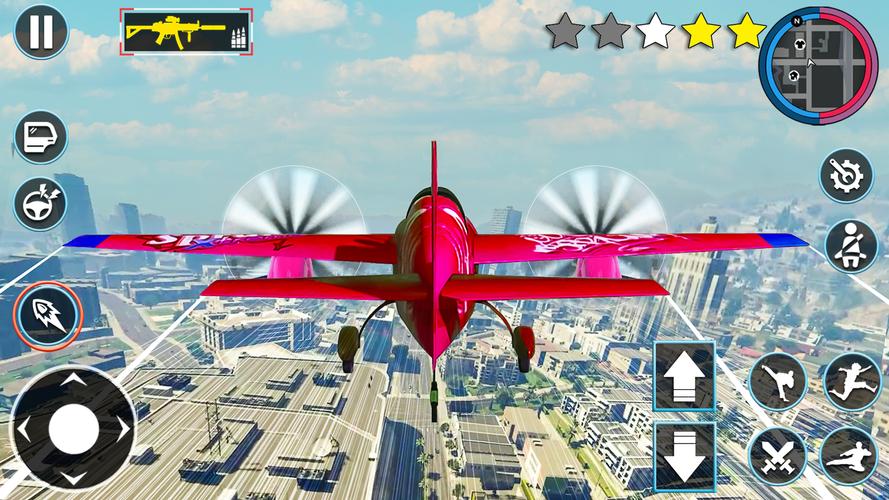Image resolution: width=889 pixels, height=500 pixels.
Task: Tap the car door exit vehicle button
Action: tap(41, 137)
